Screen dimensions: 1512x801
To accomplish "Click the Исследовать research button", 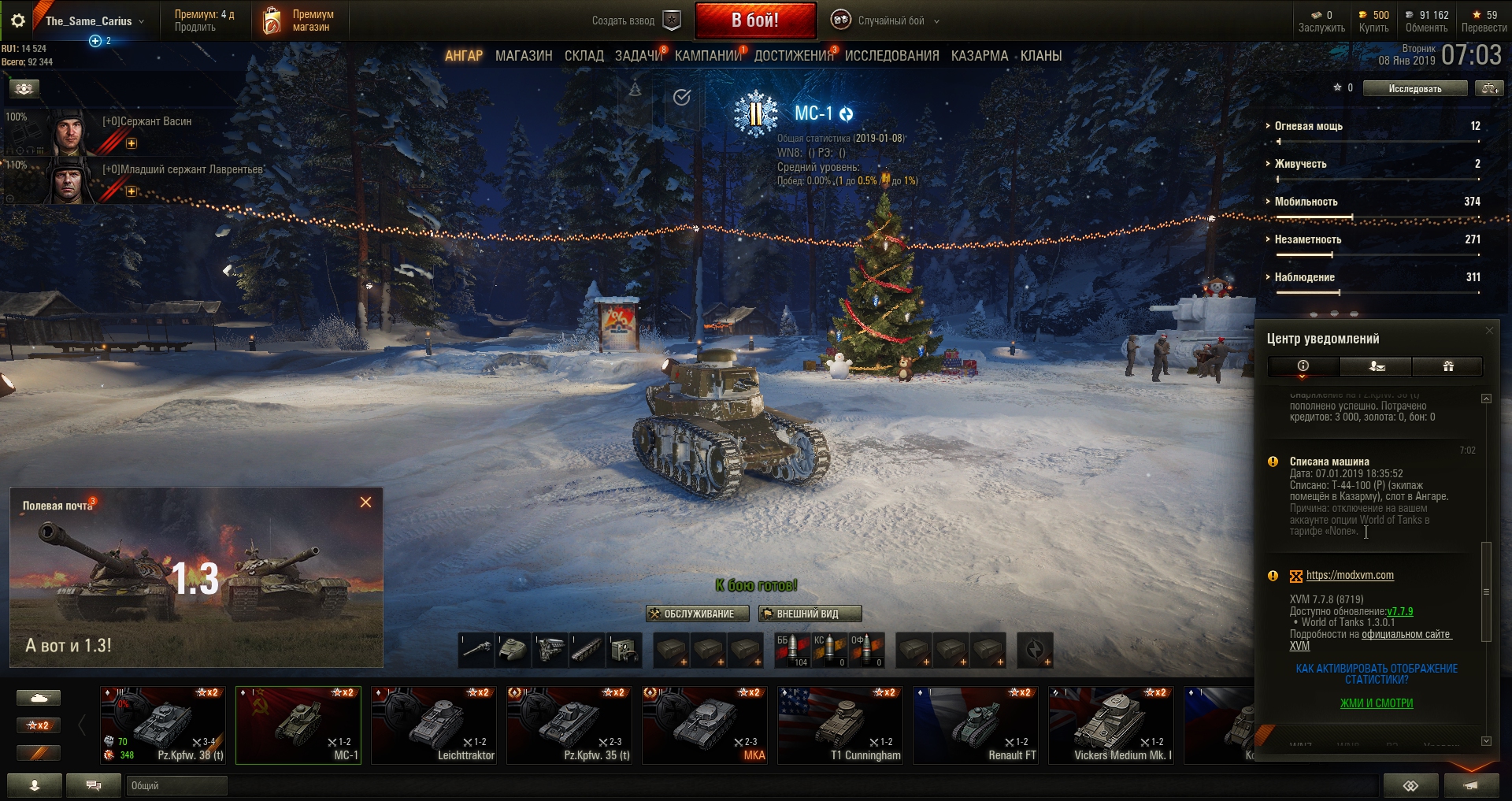I will (x=1414, y=89).
